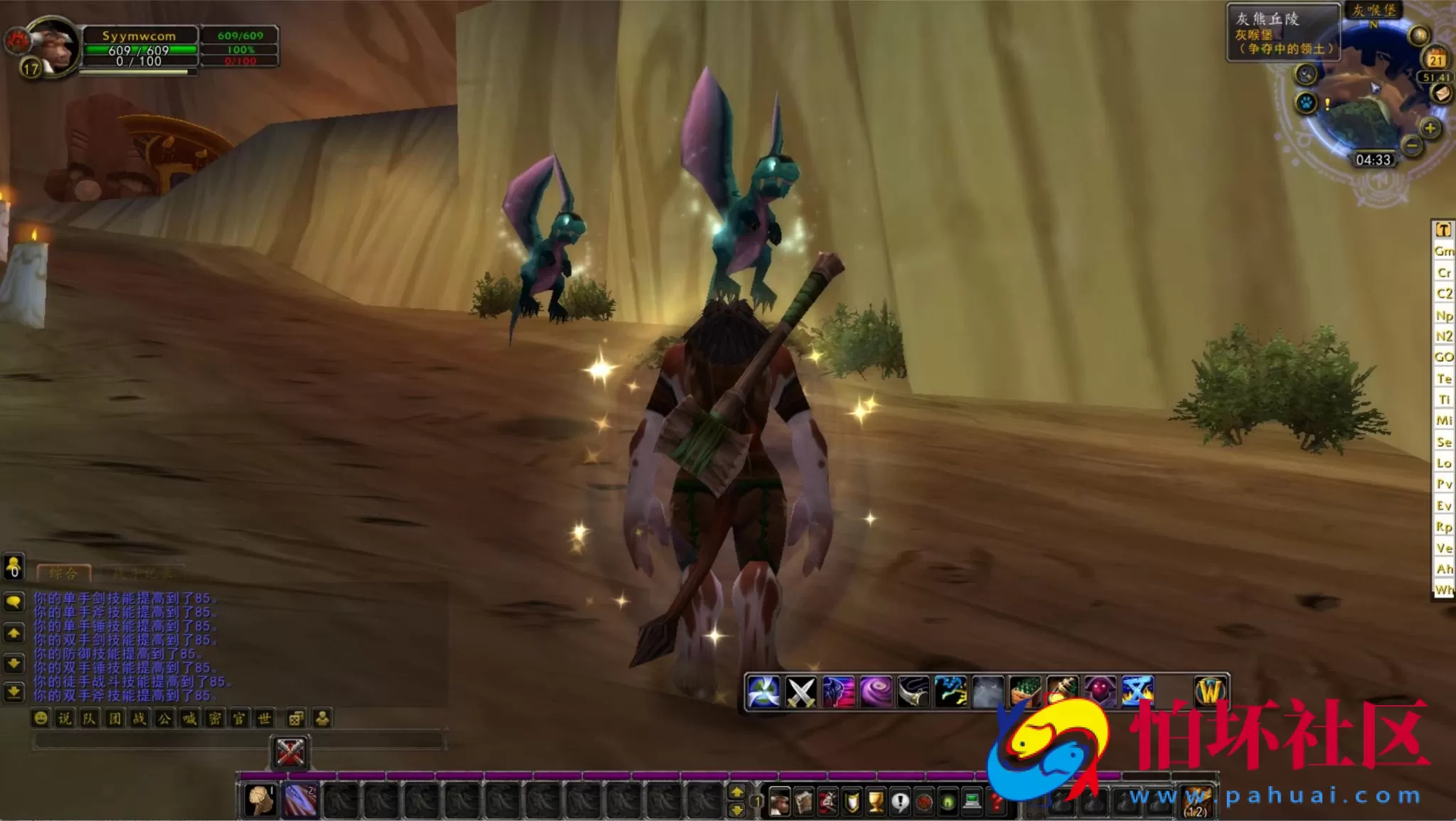Open the mail icon beside the minimap

(x=1440, y=92)
